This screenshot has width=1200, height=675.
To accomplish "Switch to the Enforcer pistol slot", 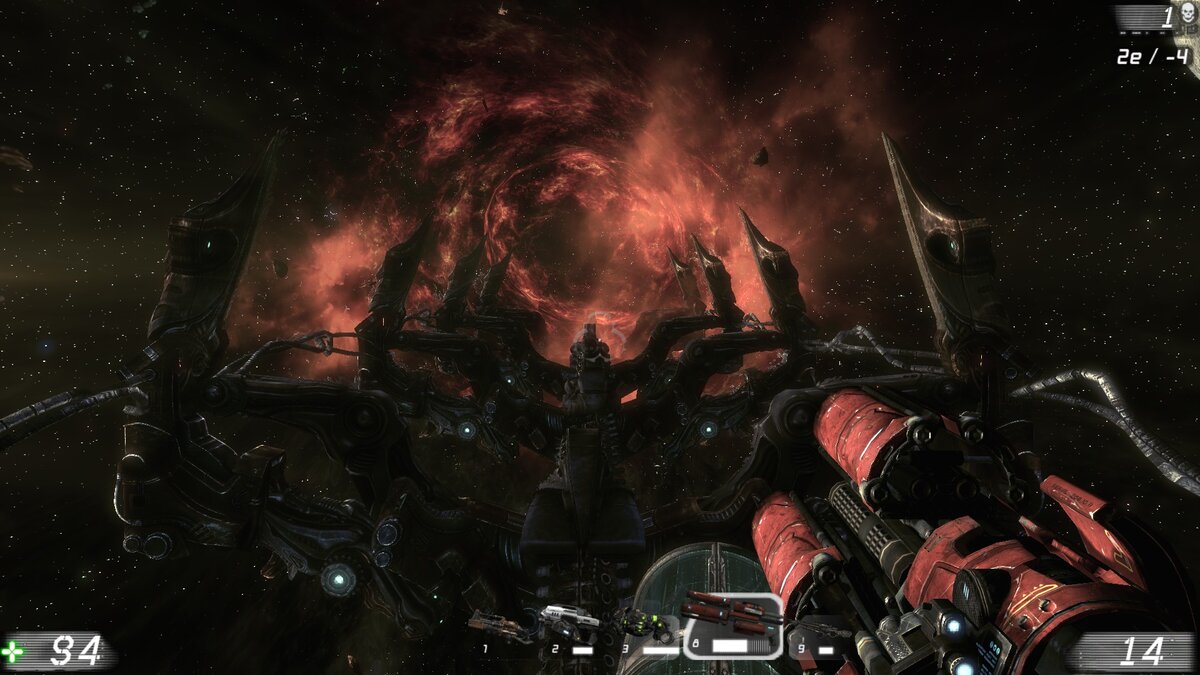I will (x=570, y=625).
